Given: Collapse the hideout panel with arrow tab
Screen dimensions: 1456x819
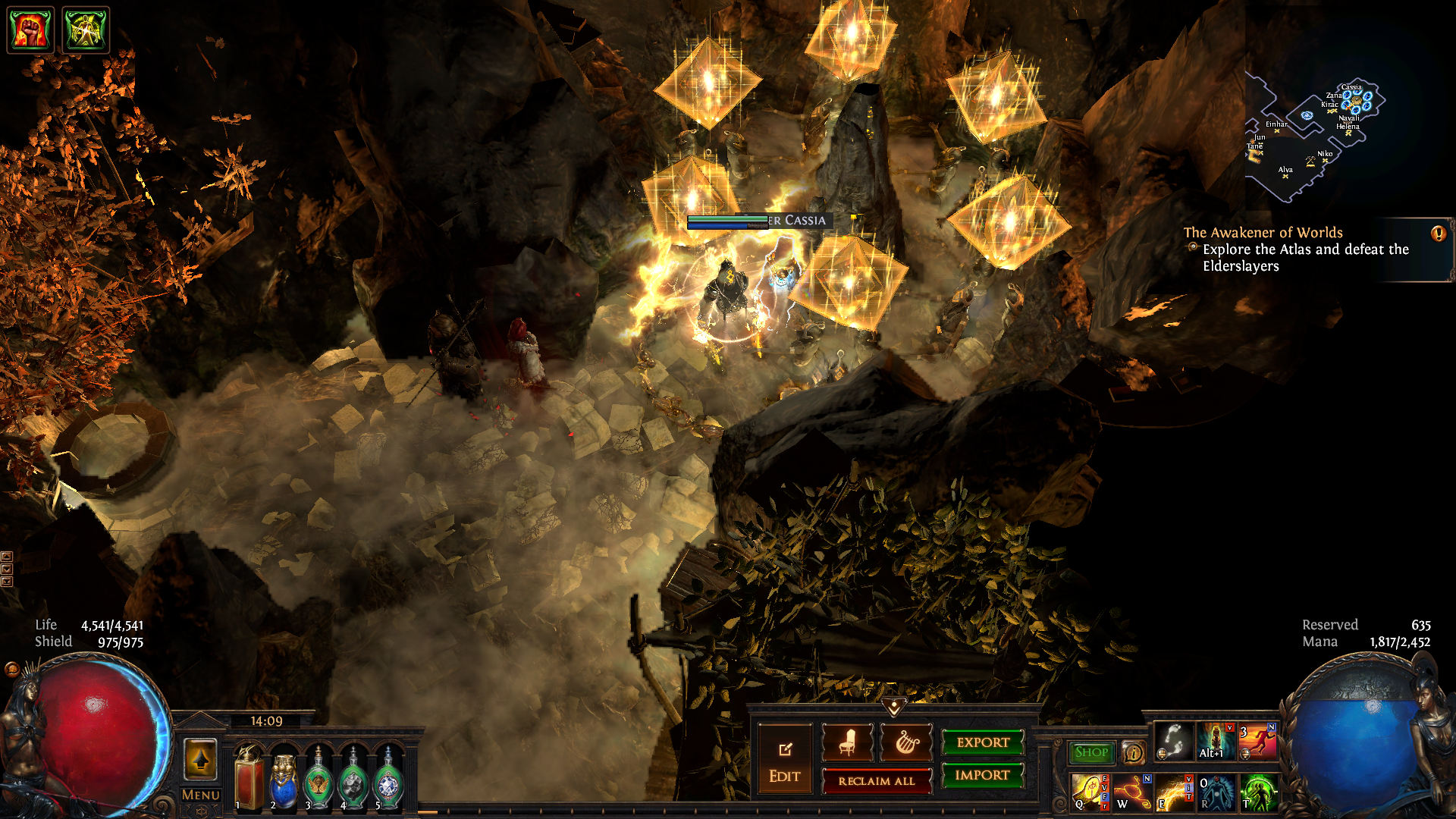Looking at the screenshot, I should pyautogui.click(x=894, y=707).
